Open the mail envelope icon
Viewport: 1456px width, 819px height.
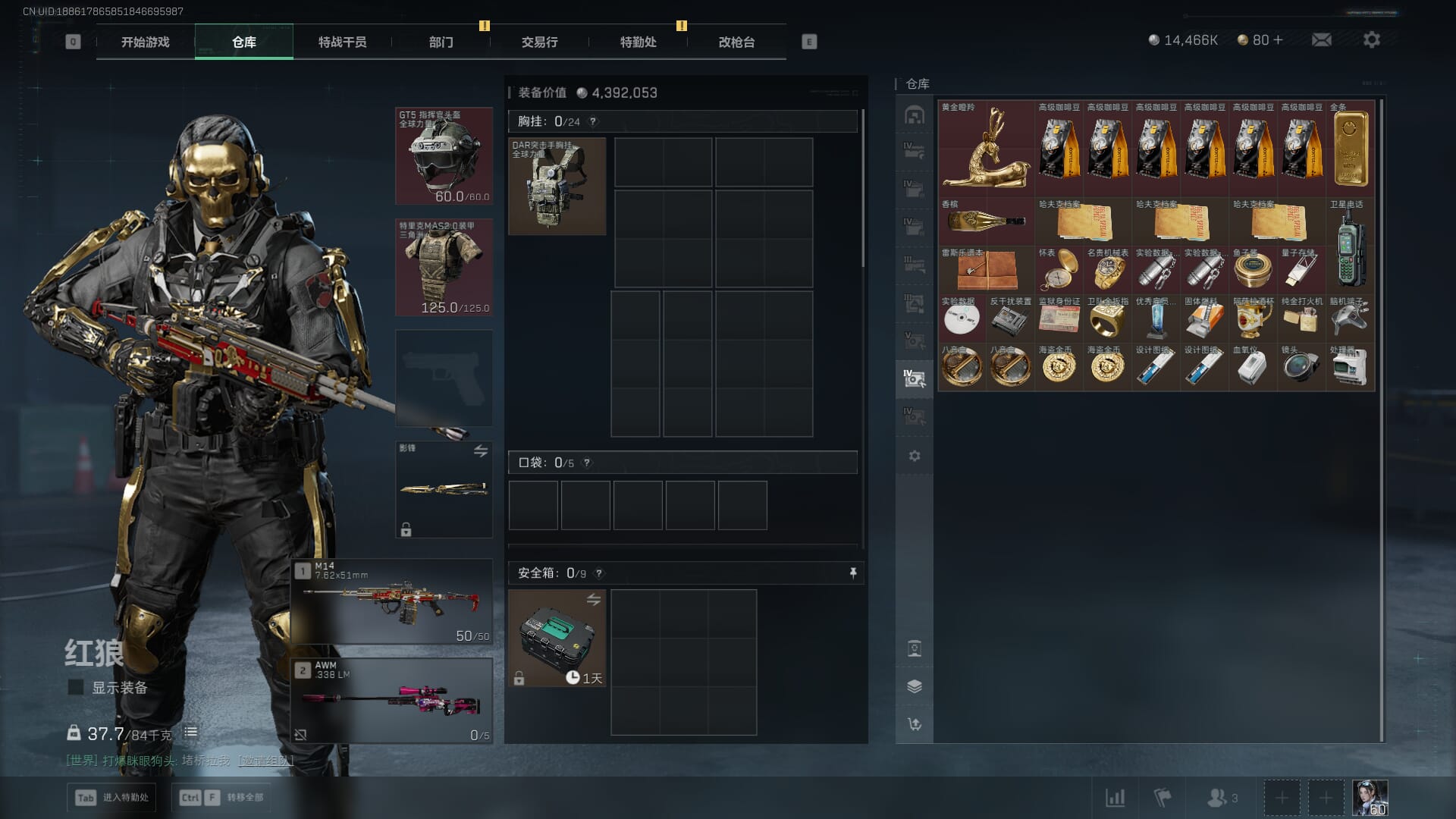[1321, 39]
